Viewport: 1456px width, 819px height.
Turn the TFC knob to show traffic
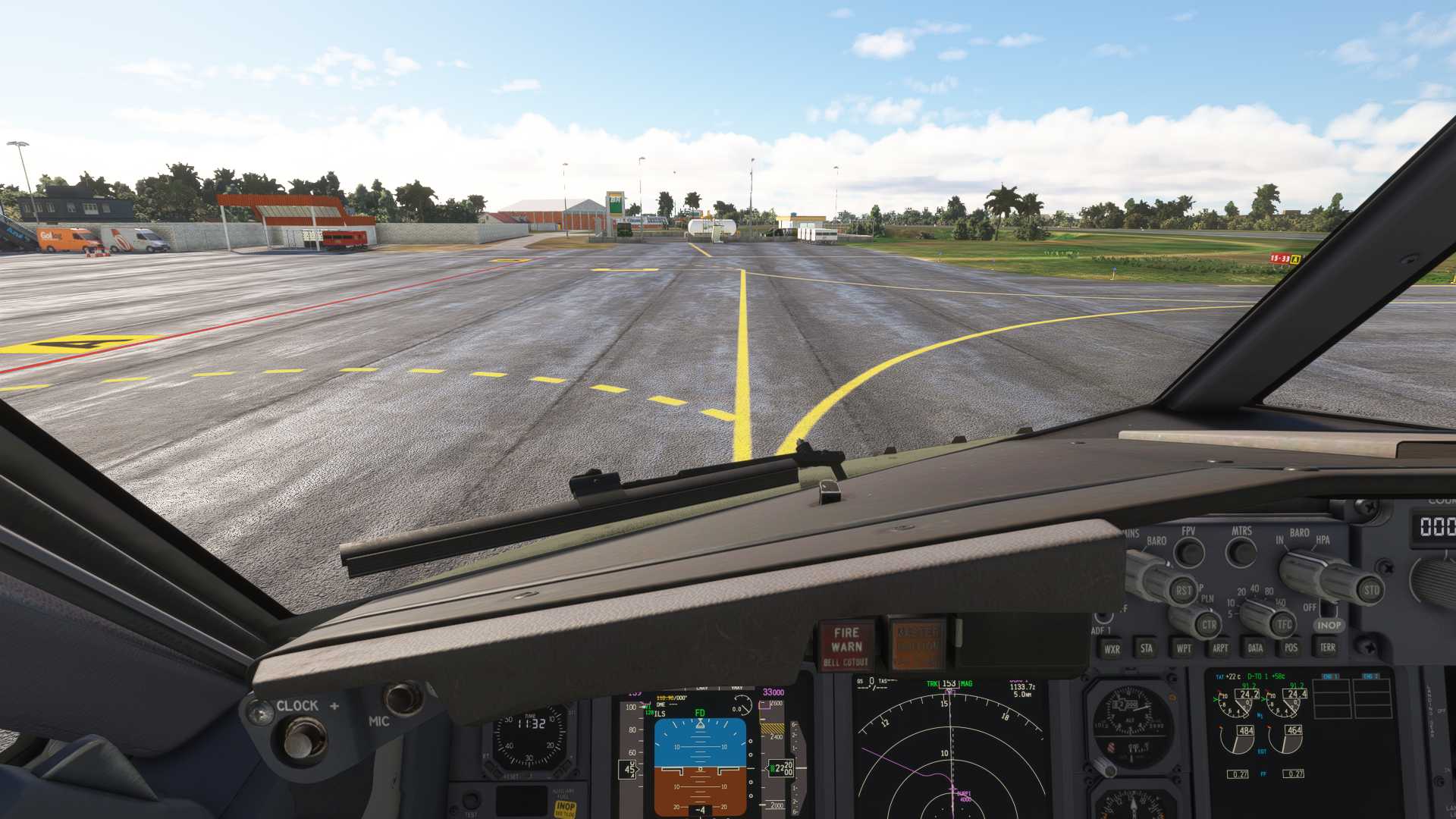point(1283,624)
